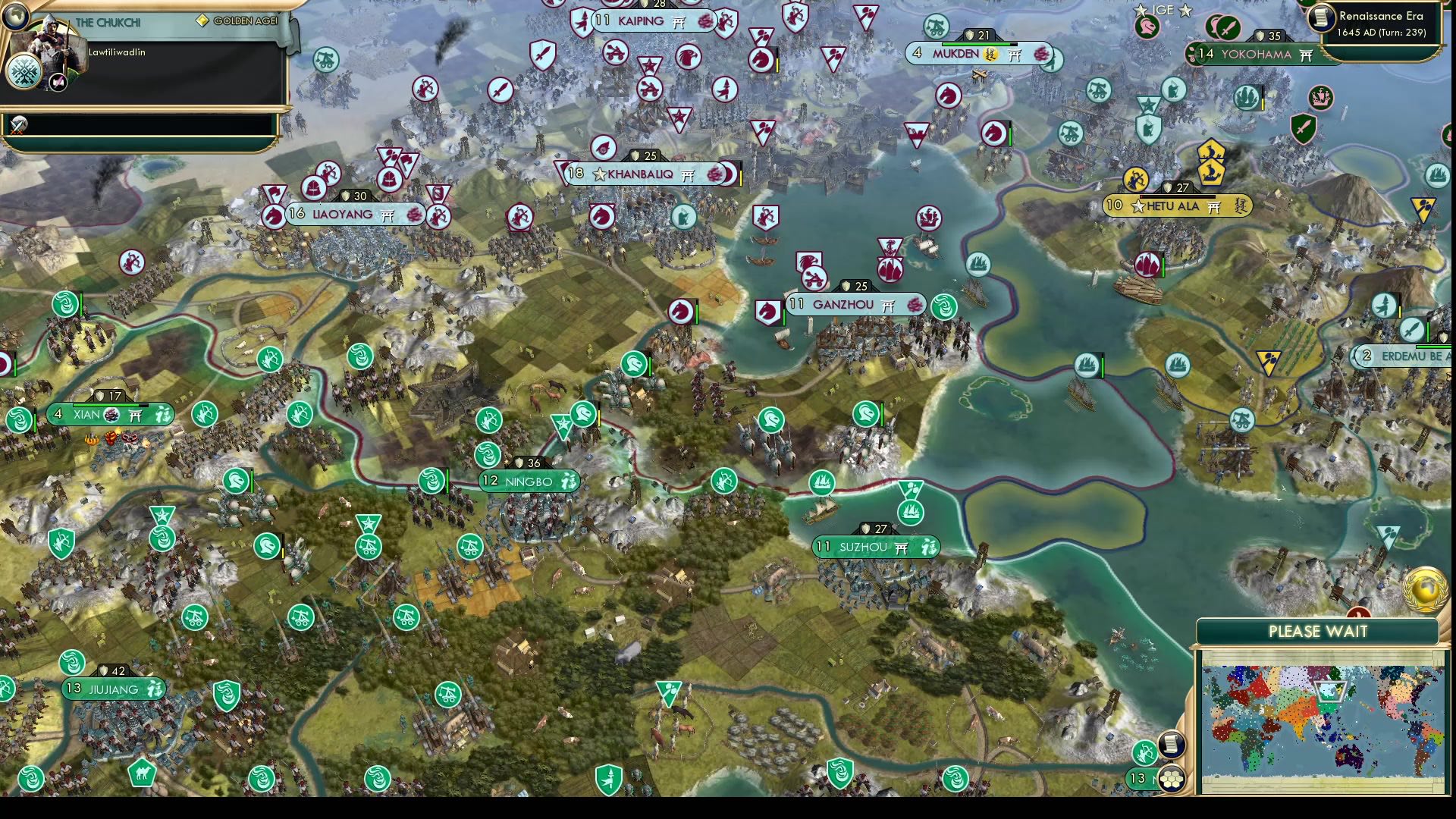Open the Jiujiang city screen
1456x819 pixels.
tap(114, 689)
